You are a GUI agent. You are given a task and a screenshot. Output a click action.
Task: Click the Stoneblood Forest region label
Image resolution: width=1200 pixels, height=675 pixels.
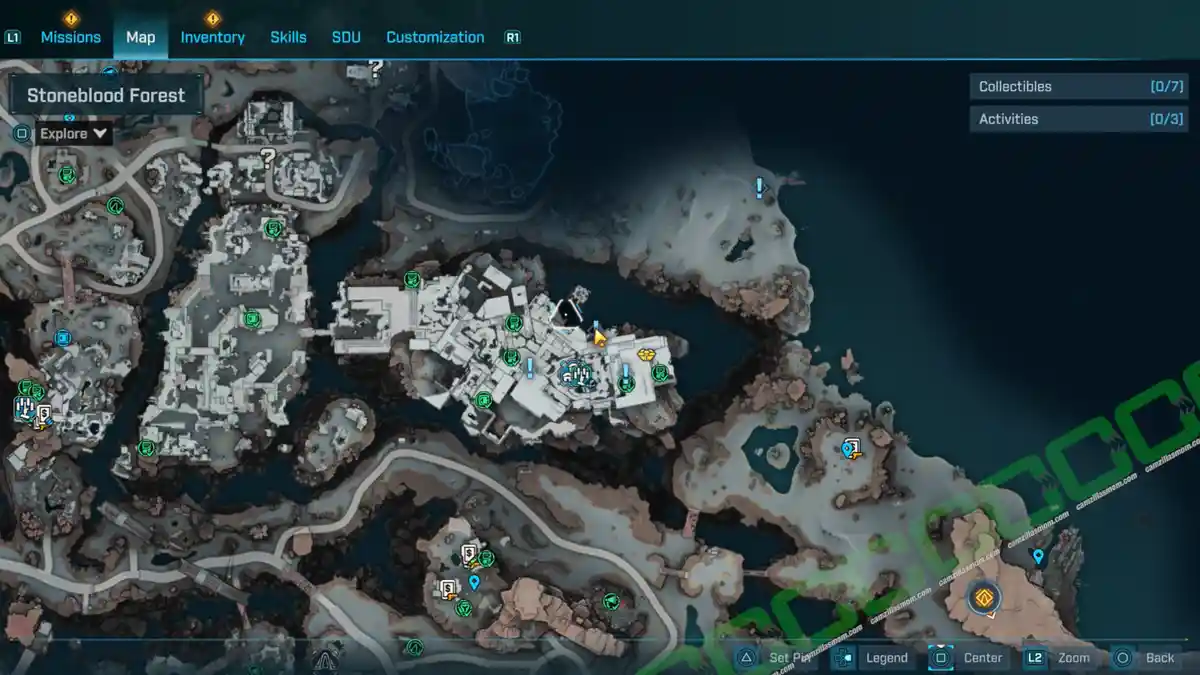106,96
